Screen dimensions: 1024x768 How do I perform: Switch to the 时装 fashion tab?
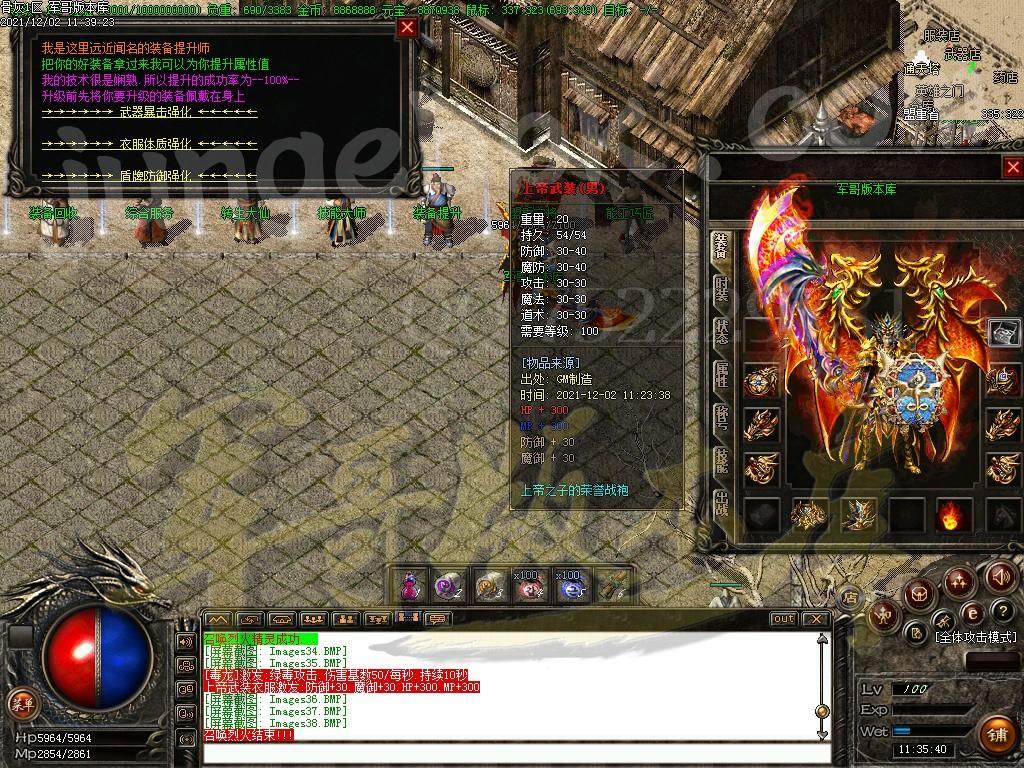[721, 290]
